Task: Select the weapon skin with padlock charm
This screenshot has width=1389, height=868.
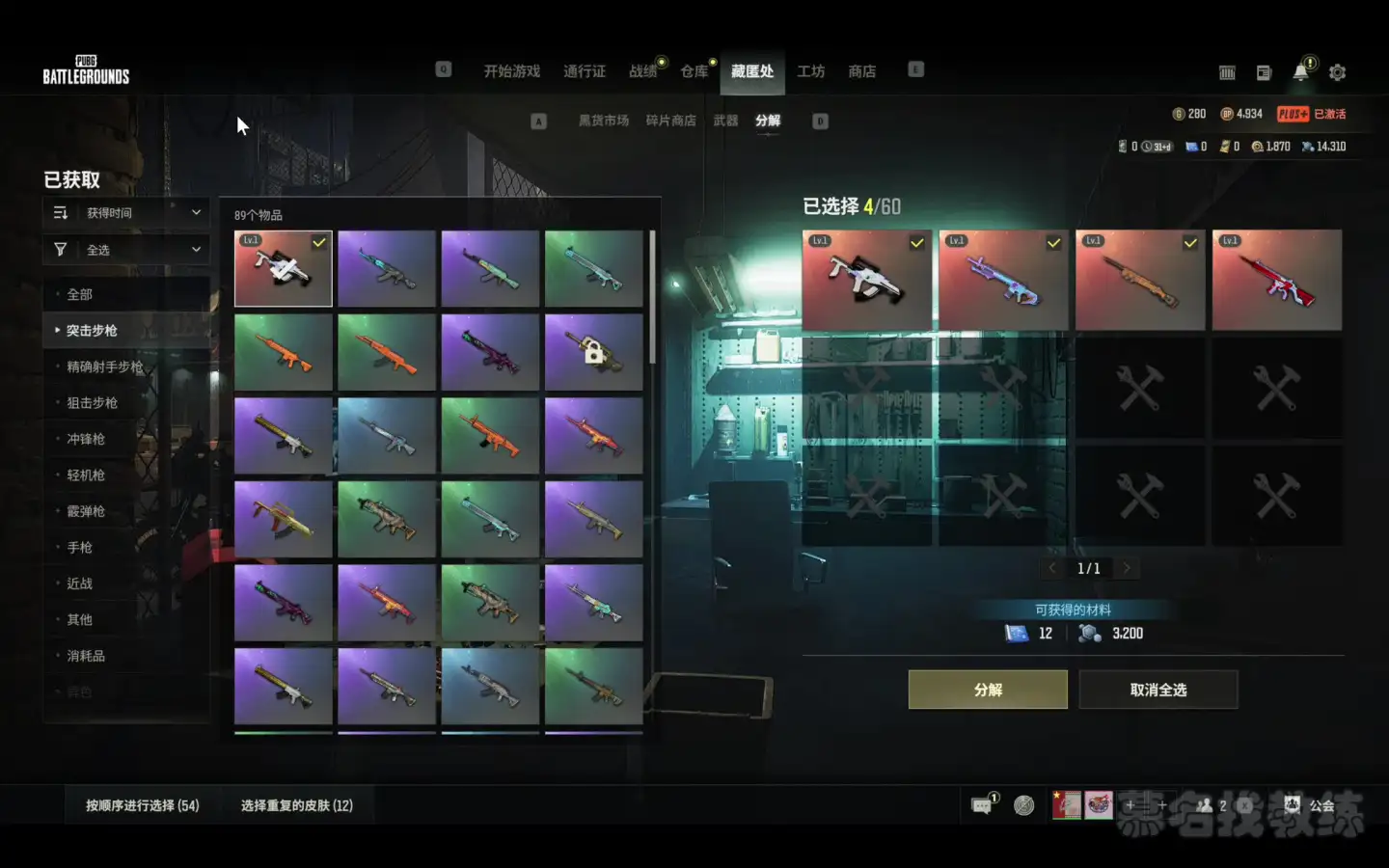Action: [593, 352]
